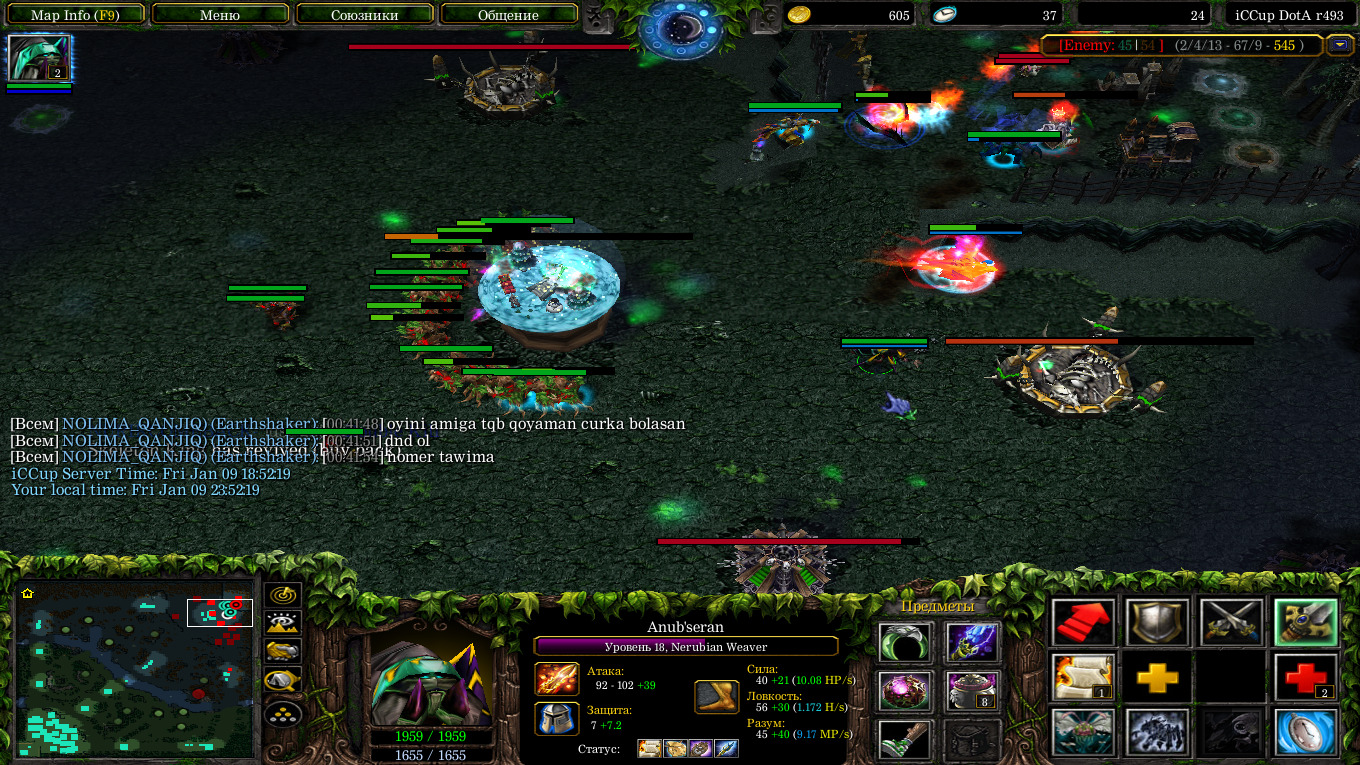Open the Общение chat log menu

509,15
